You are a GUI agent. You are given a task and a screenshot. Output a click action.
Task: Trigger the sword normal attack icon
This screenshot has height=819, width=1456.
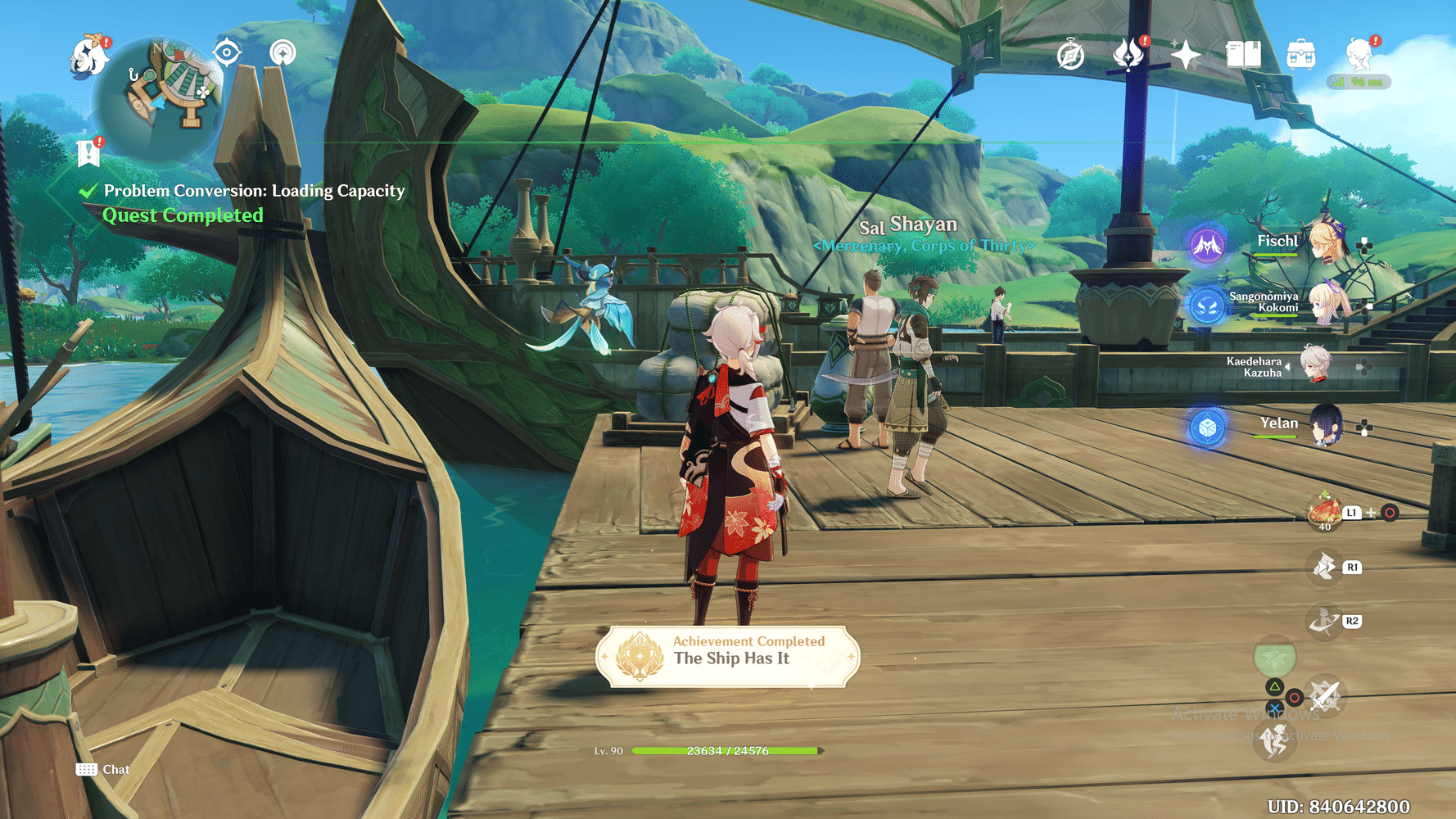coord(1324,697)
